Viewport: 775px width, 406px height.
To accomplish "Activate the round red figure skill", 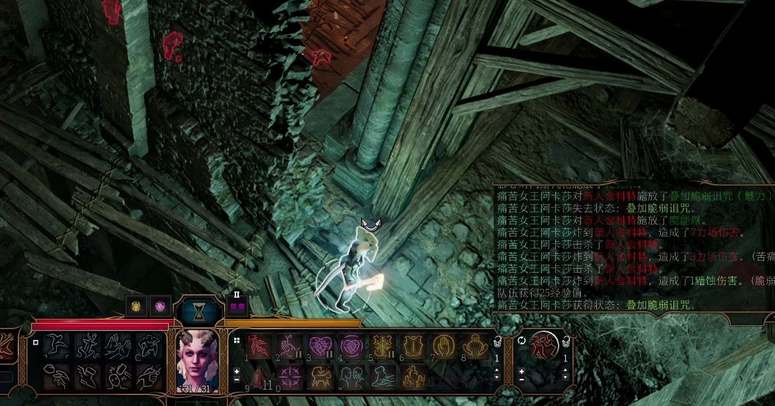I will [x=543, y=346].
